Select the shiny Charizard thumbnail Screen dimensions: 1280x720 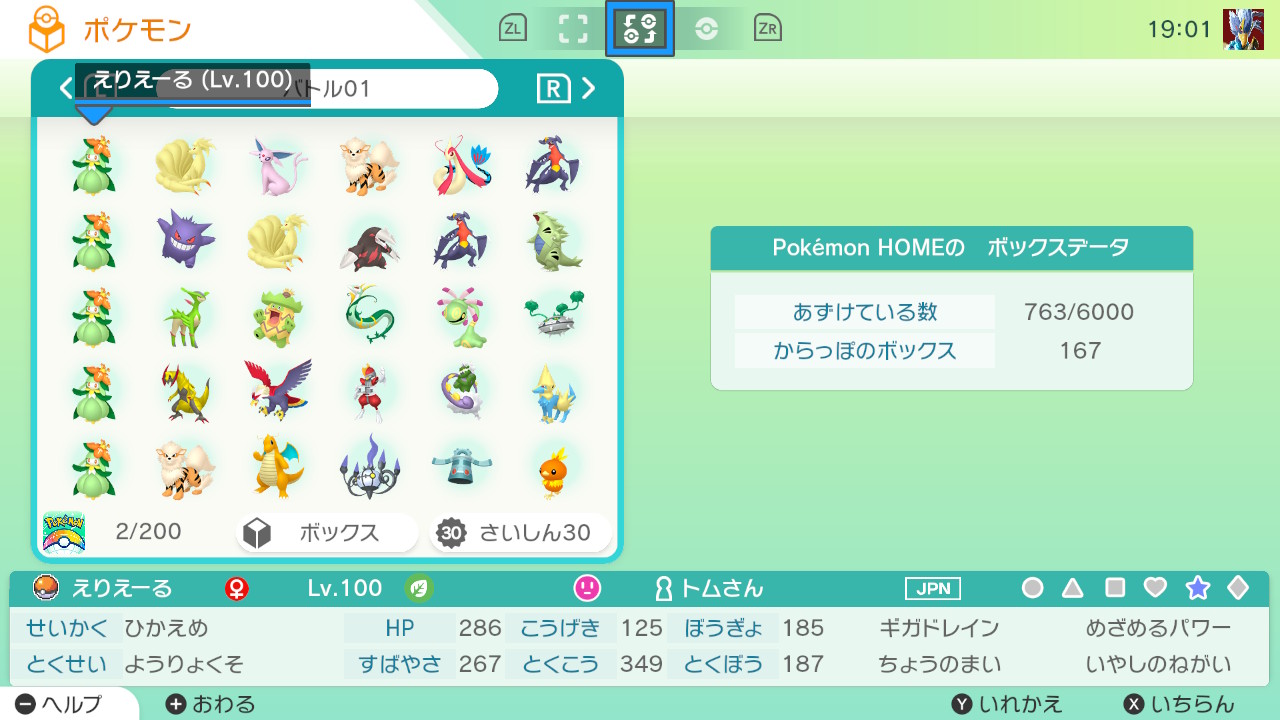[x=278, y=463]
